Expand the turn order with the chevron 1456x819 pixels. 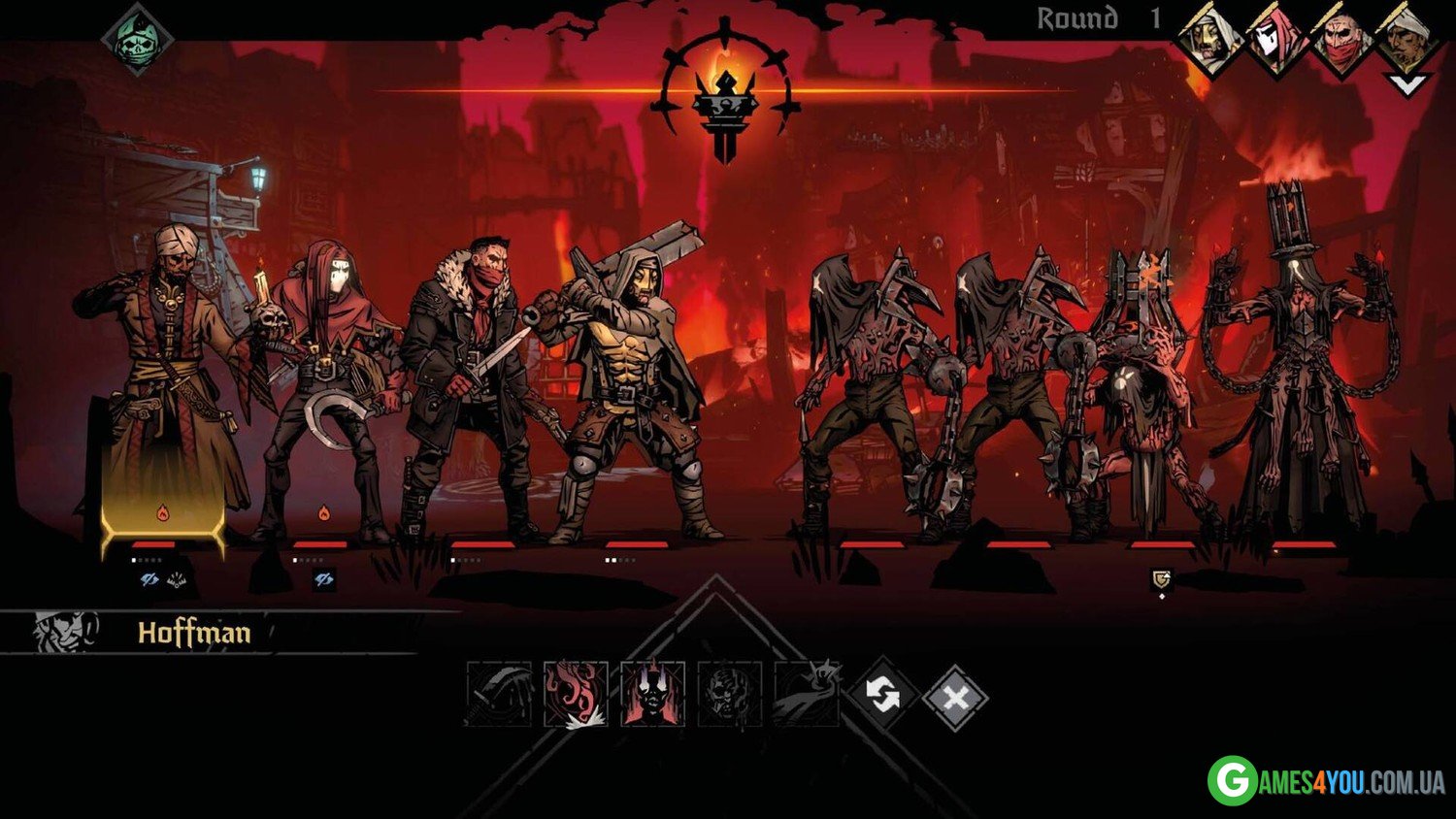(1406, 84)
